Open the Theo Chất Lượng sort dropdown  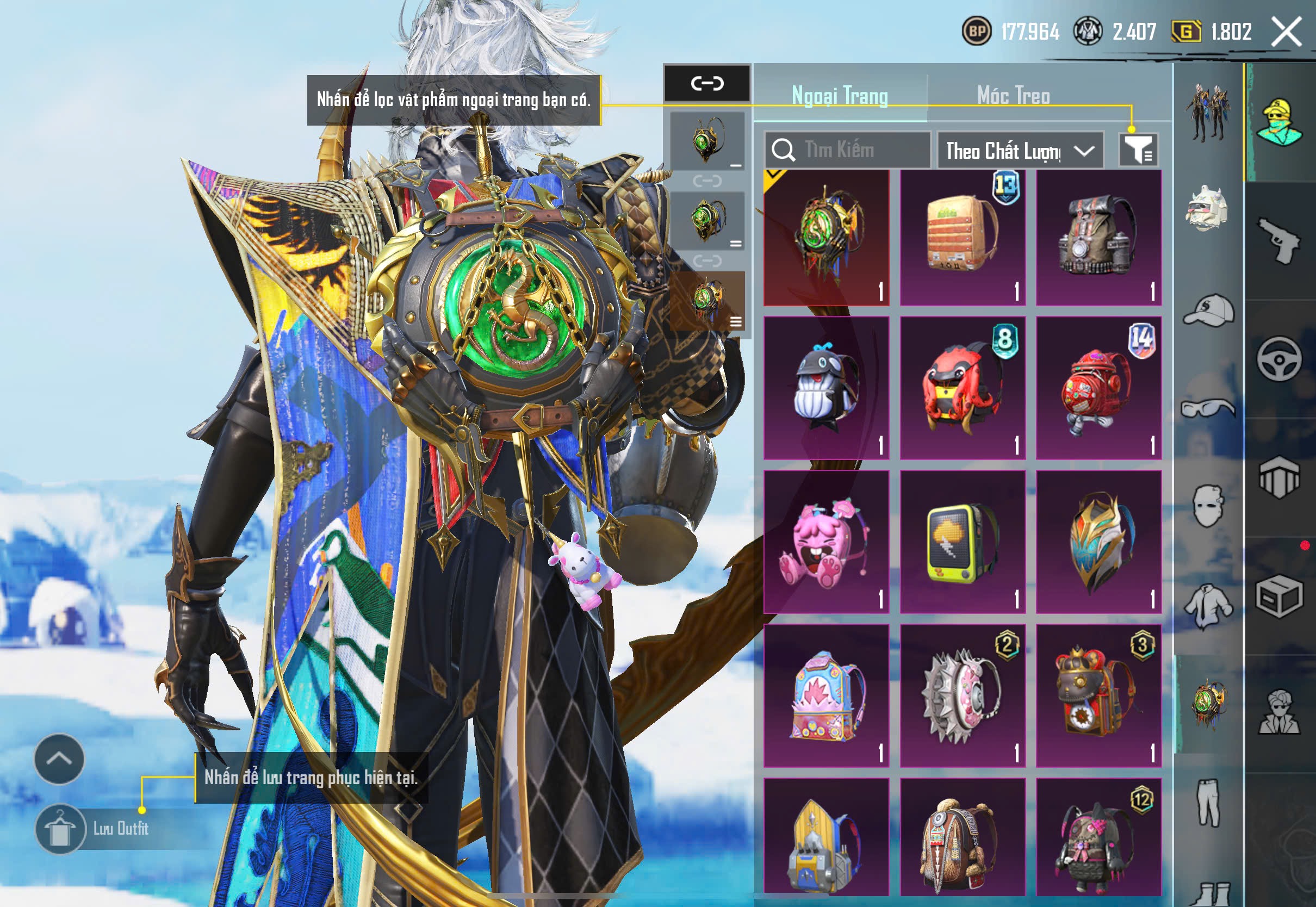coord(1020,151)
